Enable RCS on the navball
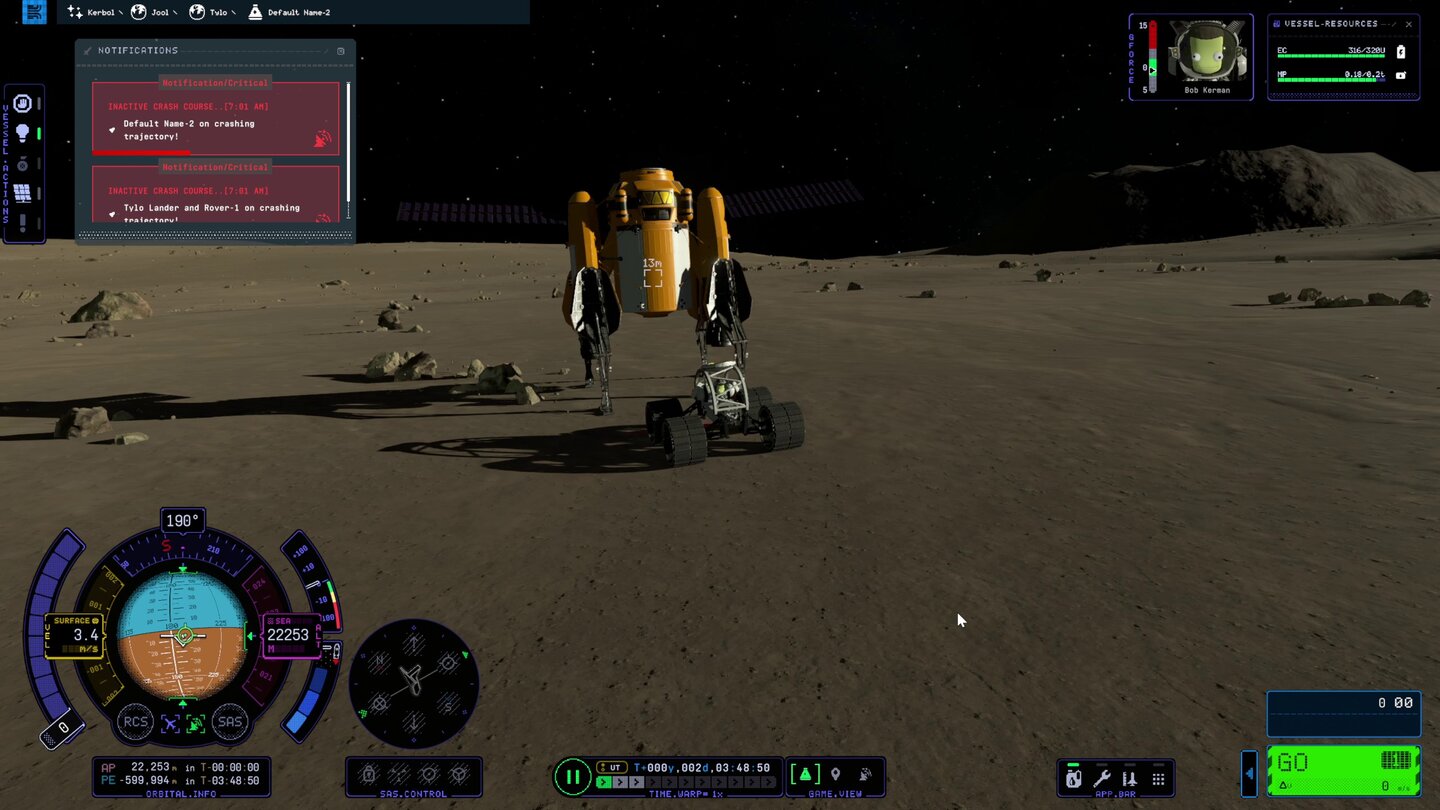This screenshot has width=1440, height=810. [137, 722]
